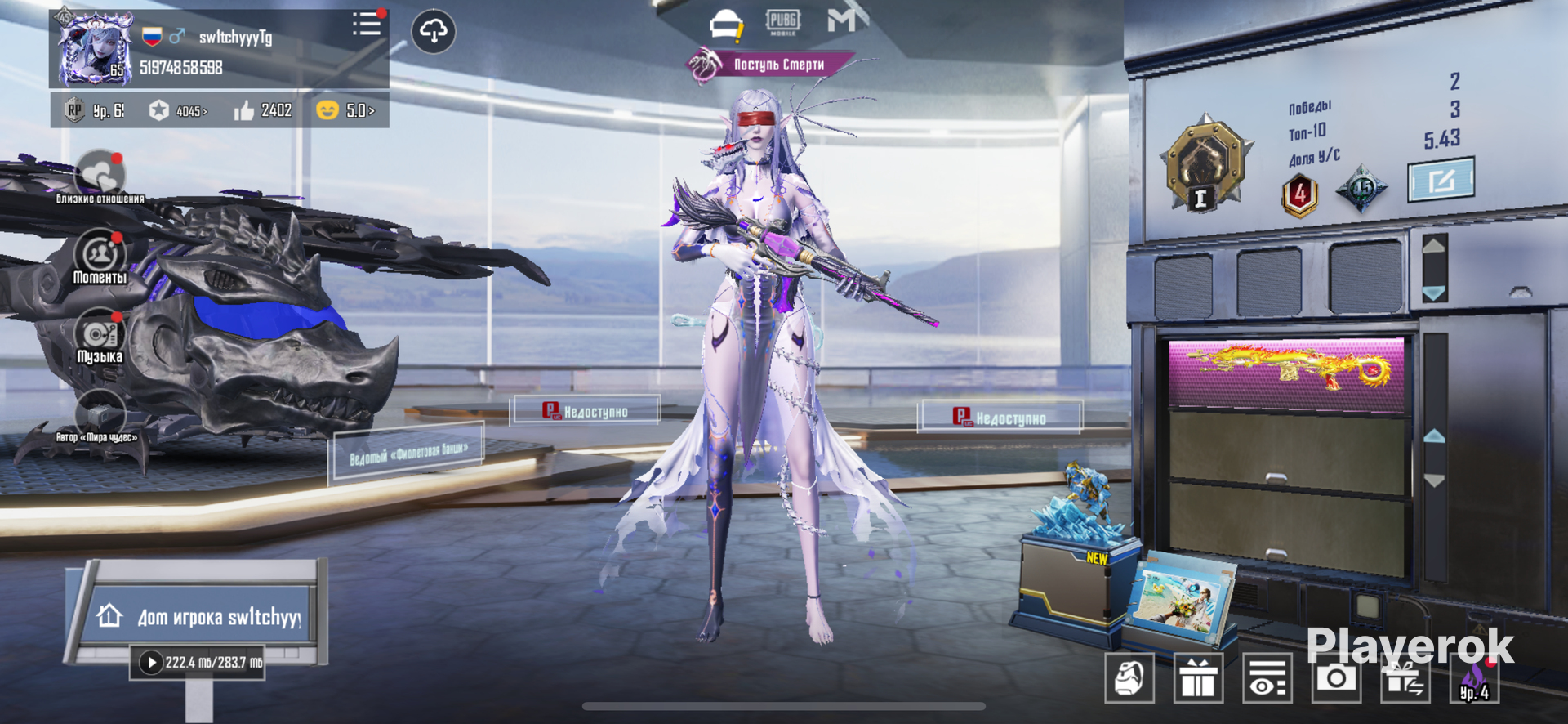
Task: Tap the cloud download button
Action: (434, 32)
